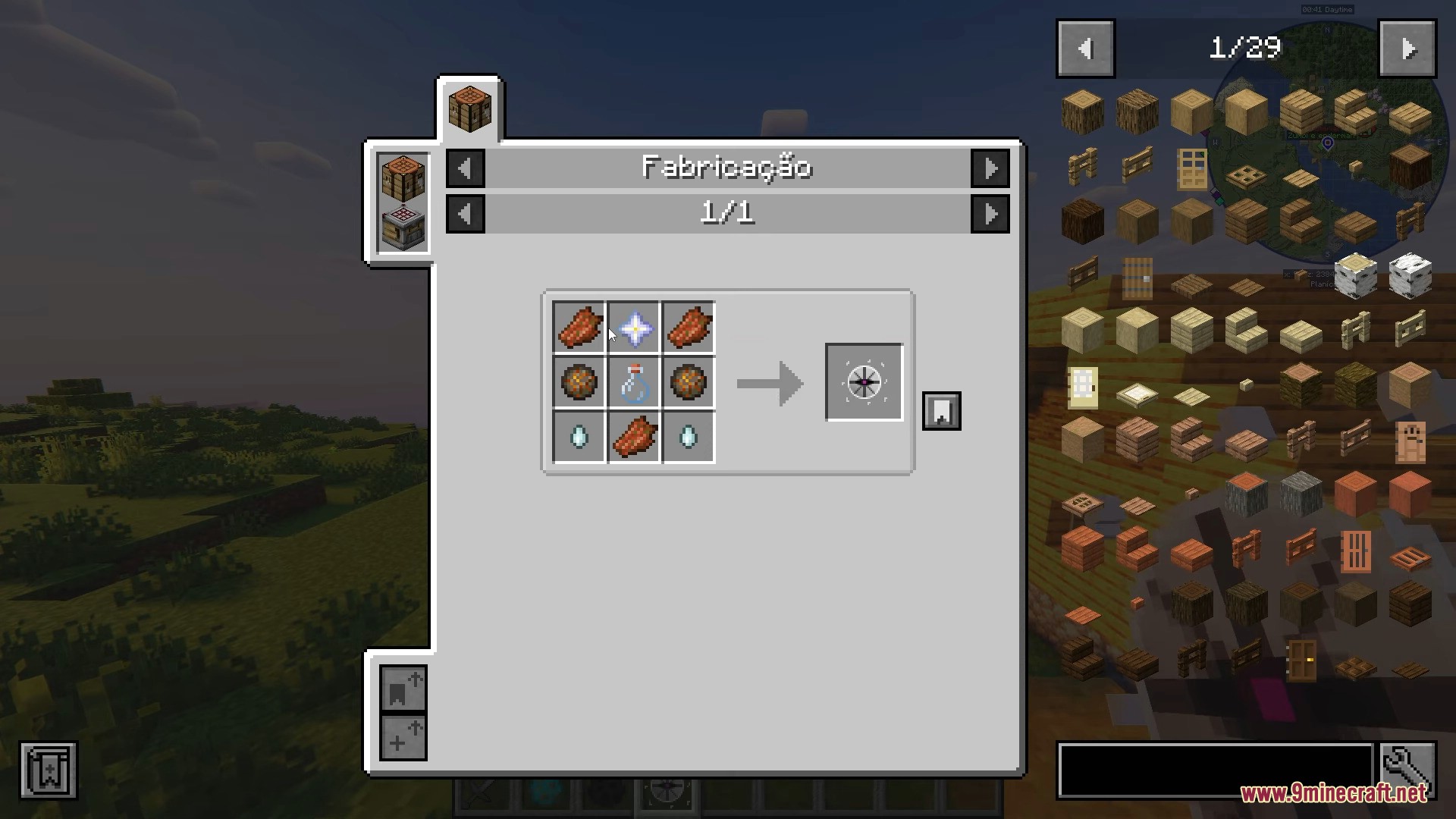Advance to the next item list page
Viewport: 1456px width, 819px height.
pos(1407,49)
